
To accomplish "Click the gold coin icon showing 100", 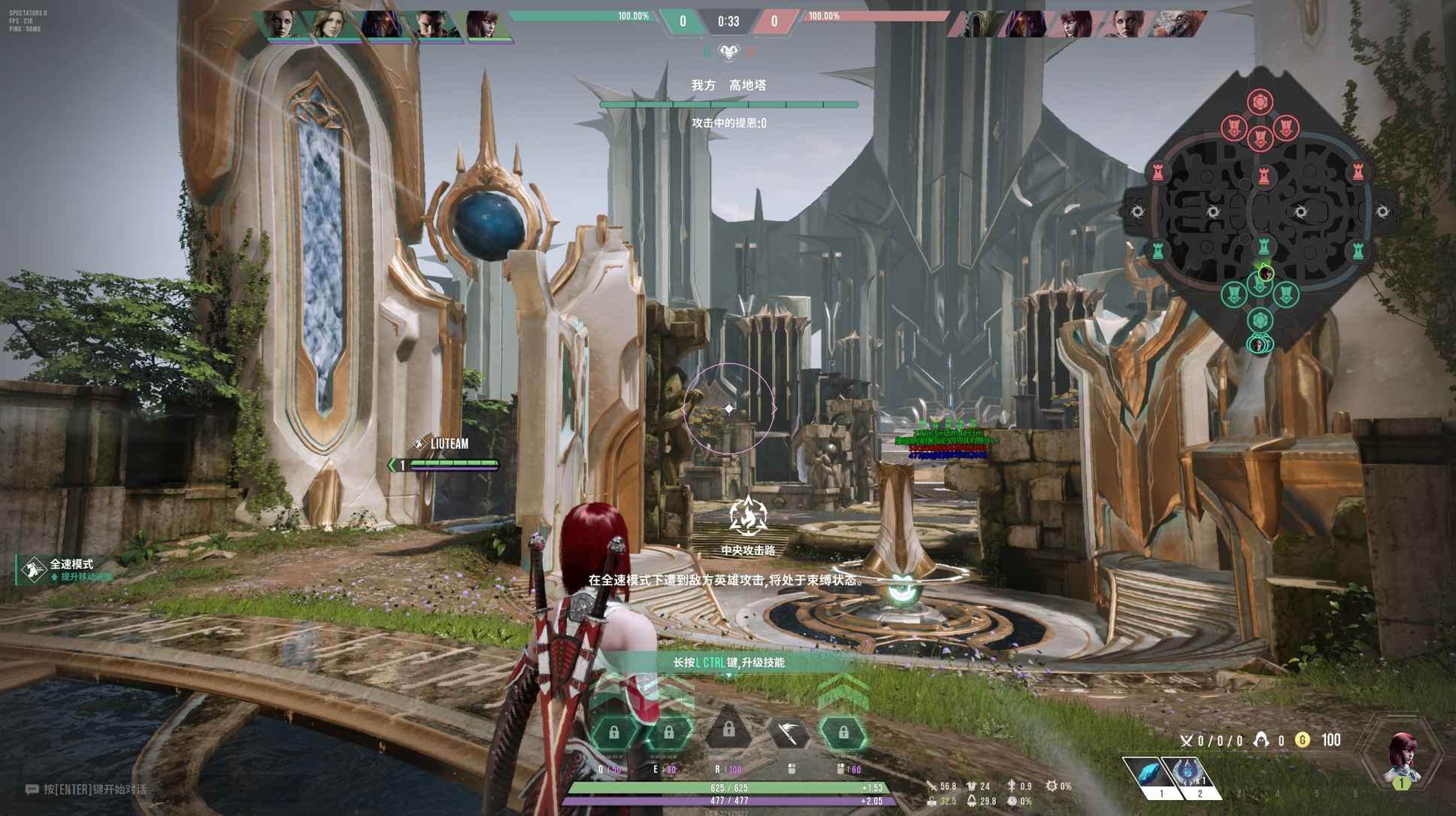I will [1303, 739].
